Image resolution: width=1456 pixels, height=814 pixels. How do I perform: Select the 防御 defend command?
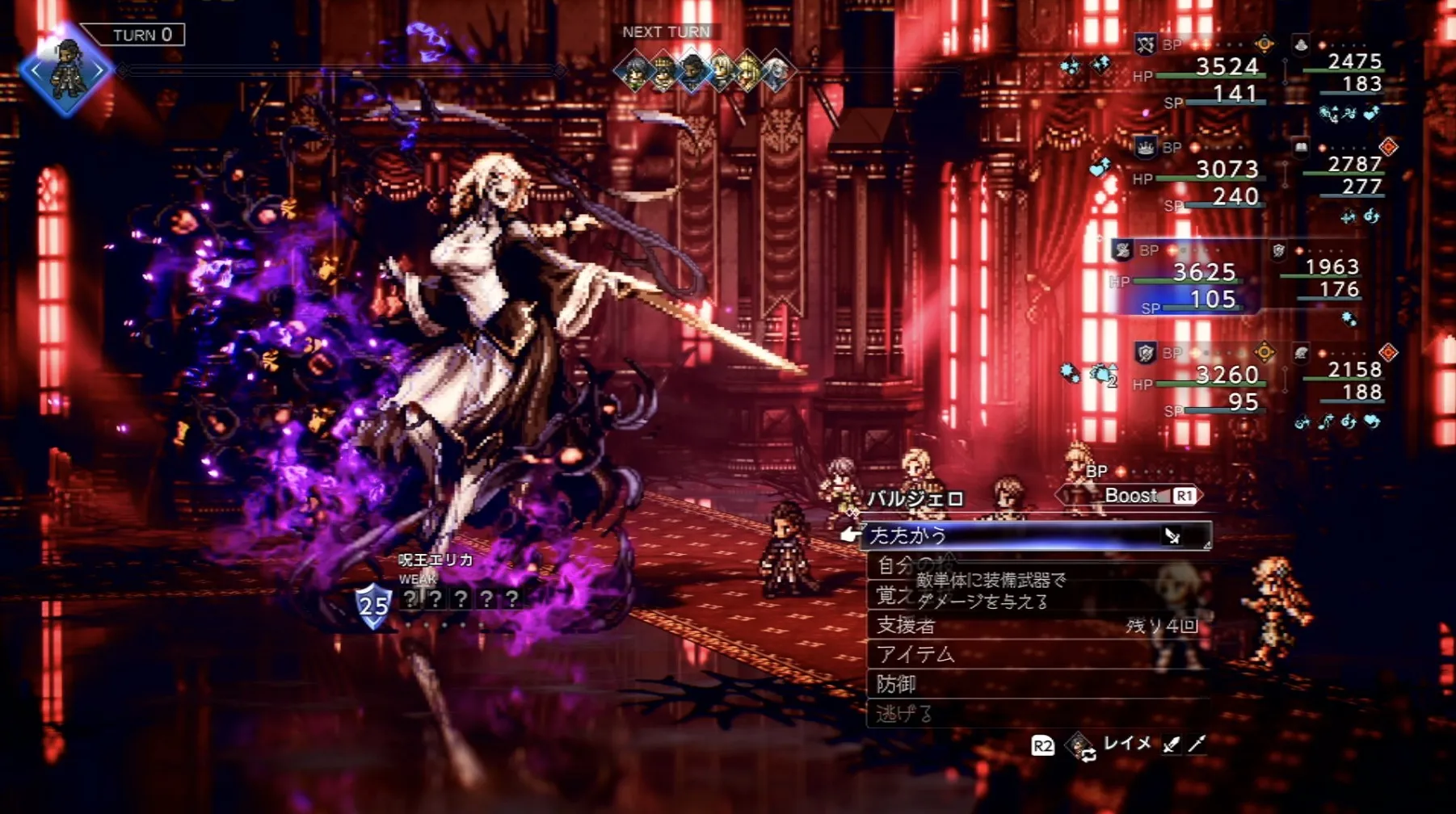pos(1034,684)
